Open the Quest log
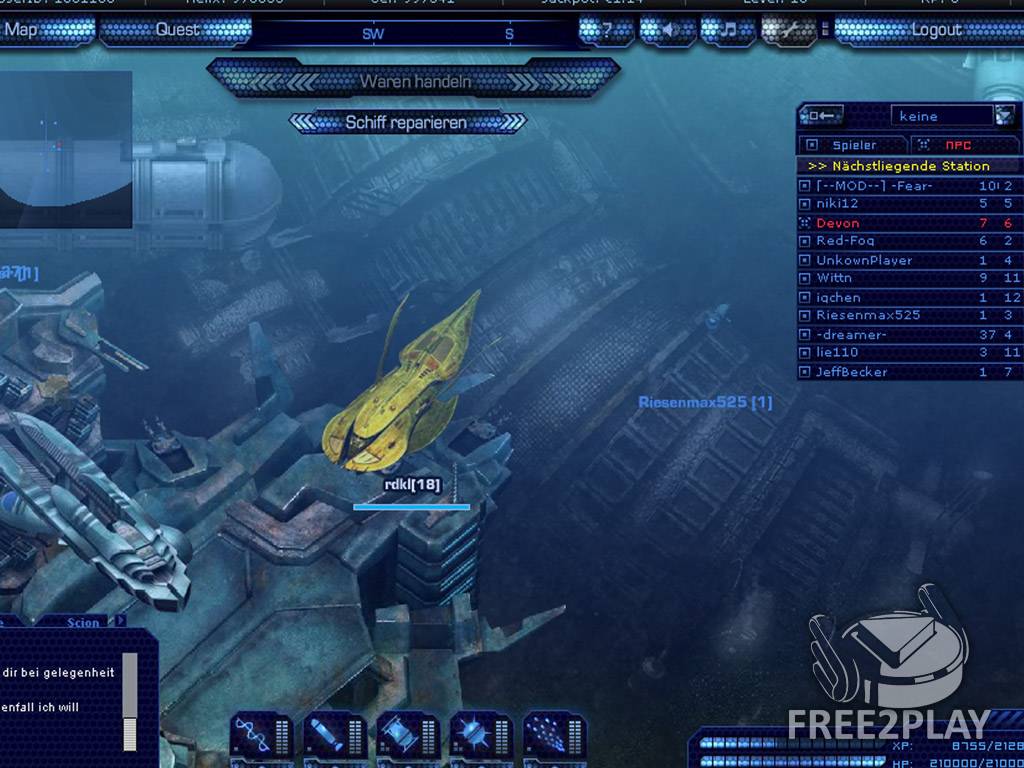The height and width of the screenshot is (768, 1024). coord(177,30)
